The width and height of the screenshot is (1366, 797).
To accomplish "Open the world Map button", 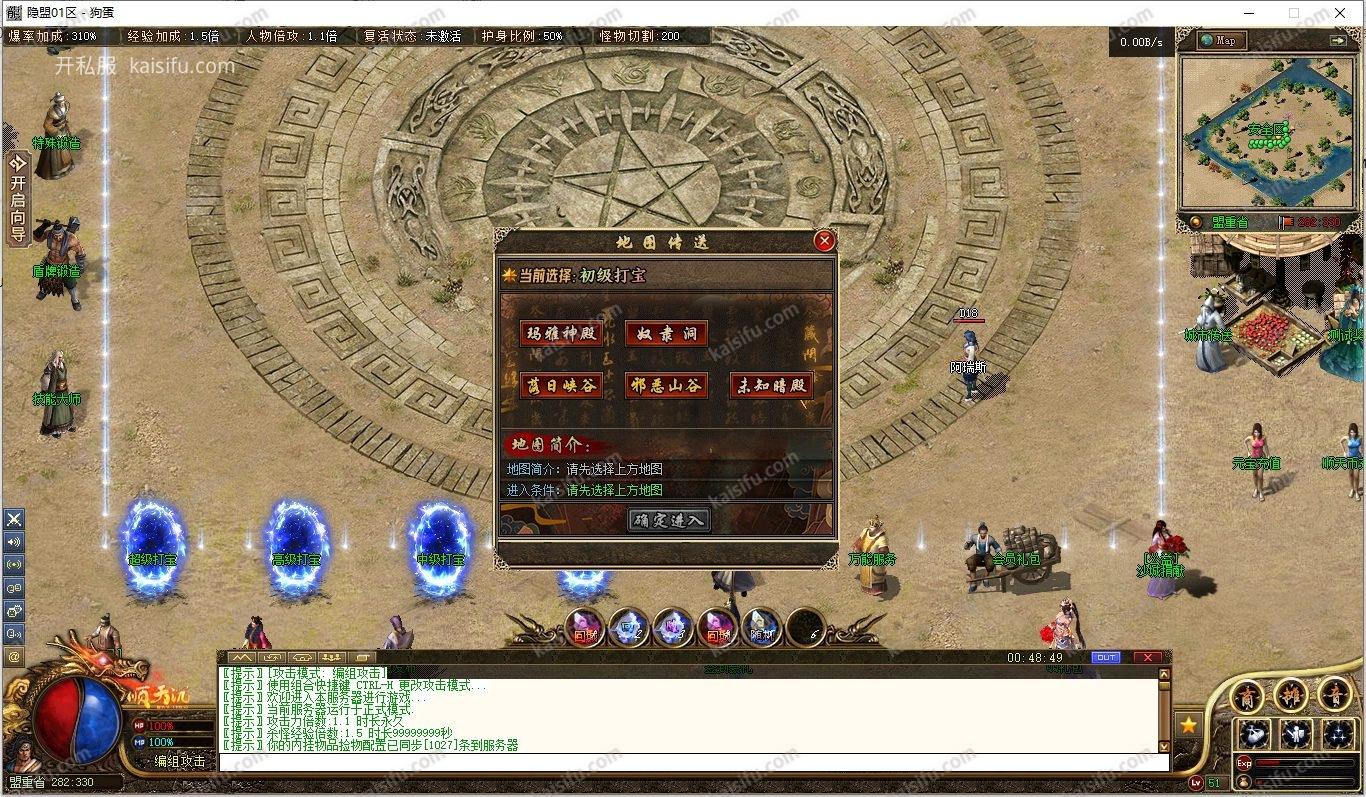I will tap(1219, 40).
